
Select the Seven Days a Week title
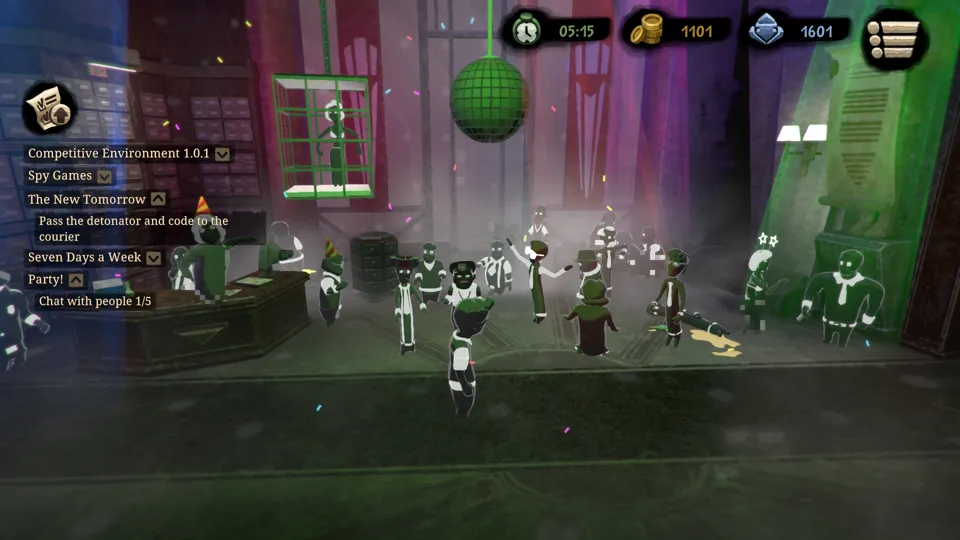[x=85, y=258]
